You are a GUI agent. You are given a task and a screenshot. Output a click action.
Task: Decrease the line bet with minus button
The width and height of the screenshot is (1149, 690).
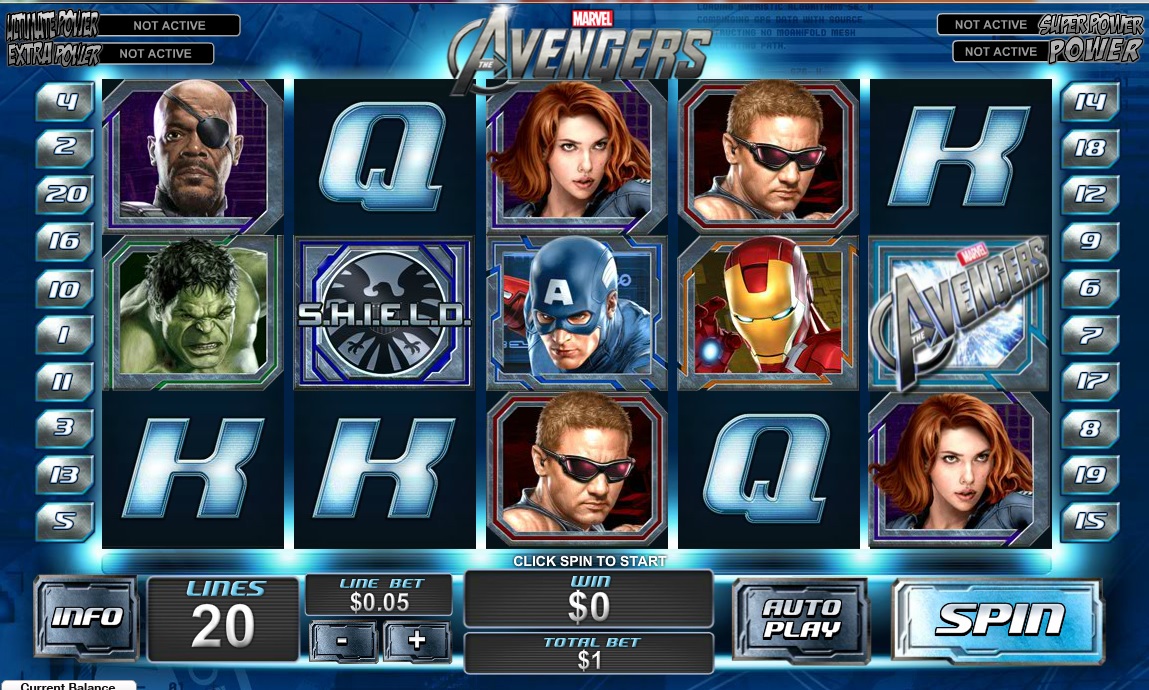[x=344, y=641]
